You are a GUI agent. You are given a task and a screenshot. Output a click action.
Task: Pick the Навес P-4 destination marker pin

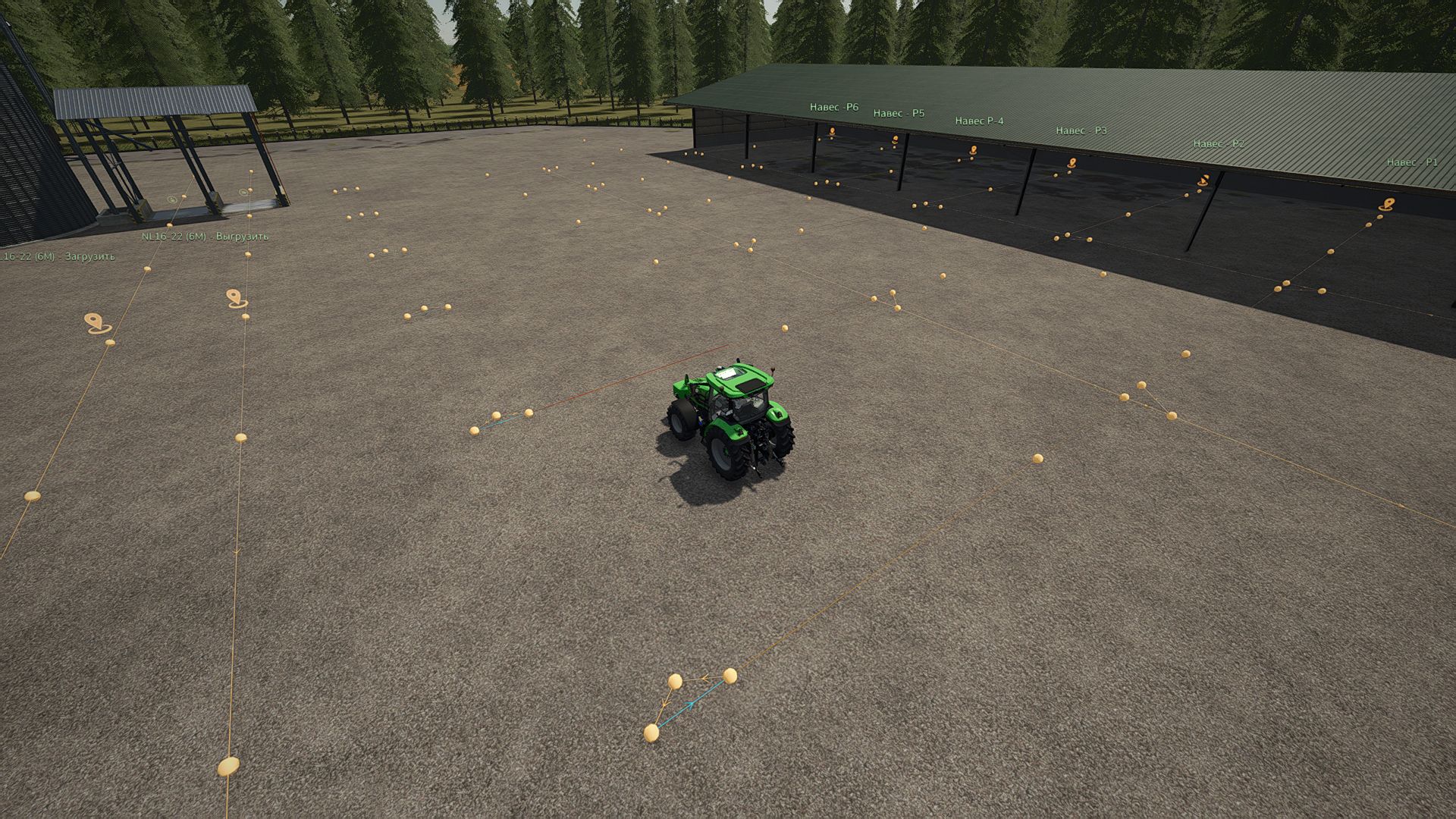coord(973,151)
